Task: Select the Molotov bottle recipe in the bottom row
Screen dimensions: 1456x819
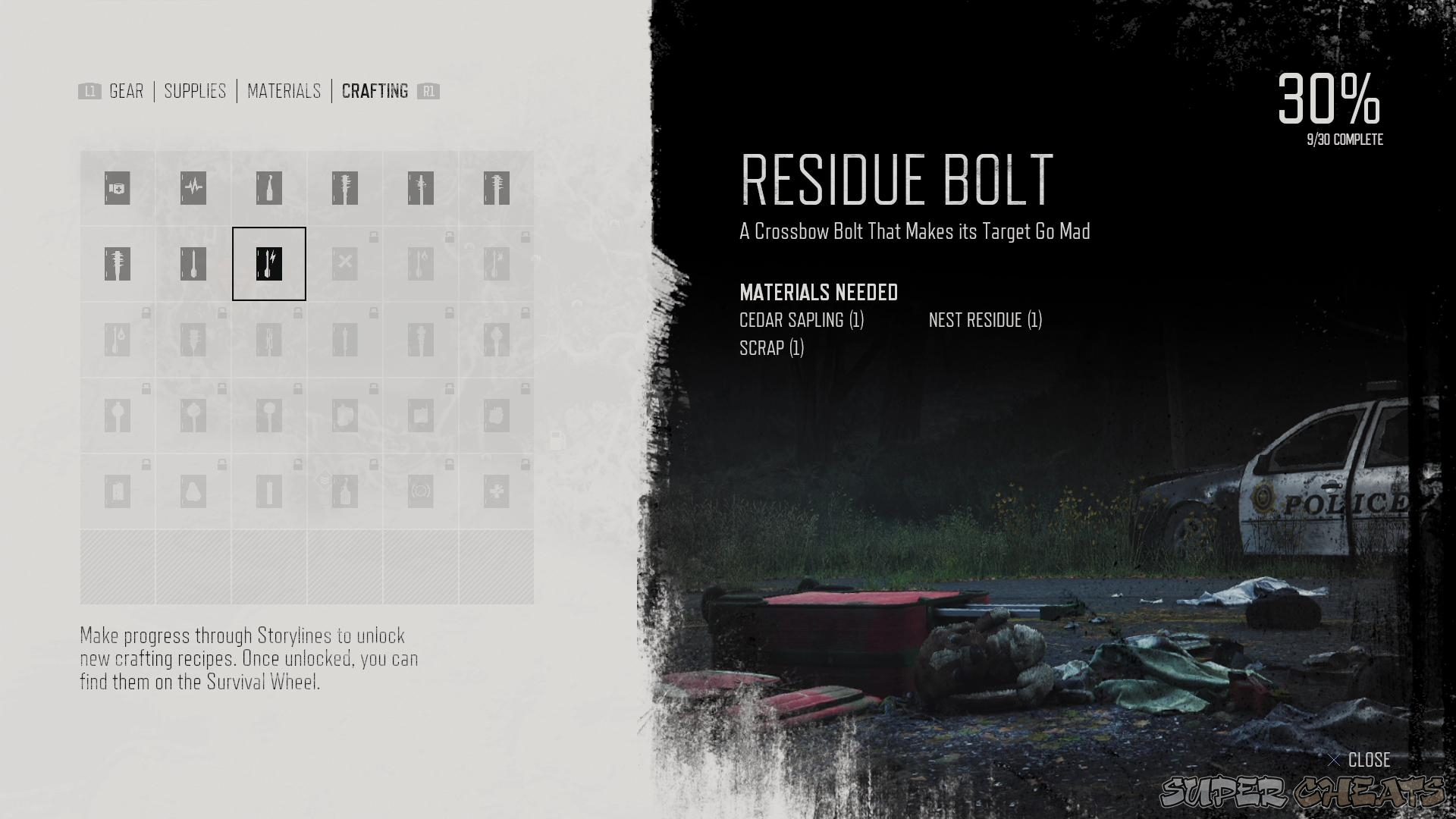Action: point(345,491)
